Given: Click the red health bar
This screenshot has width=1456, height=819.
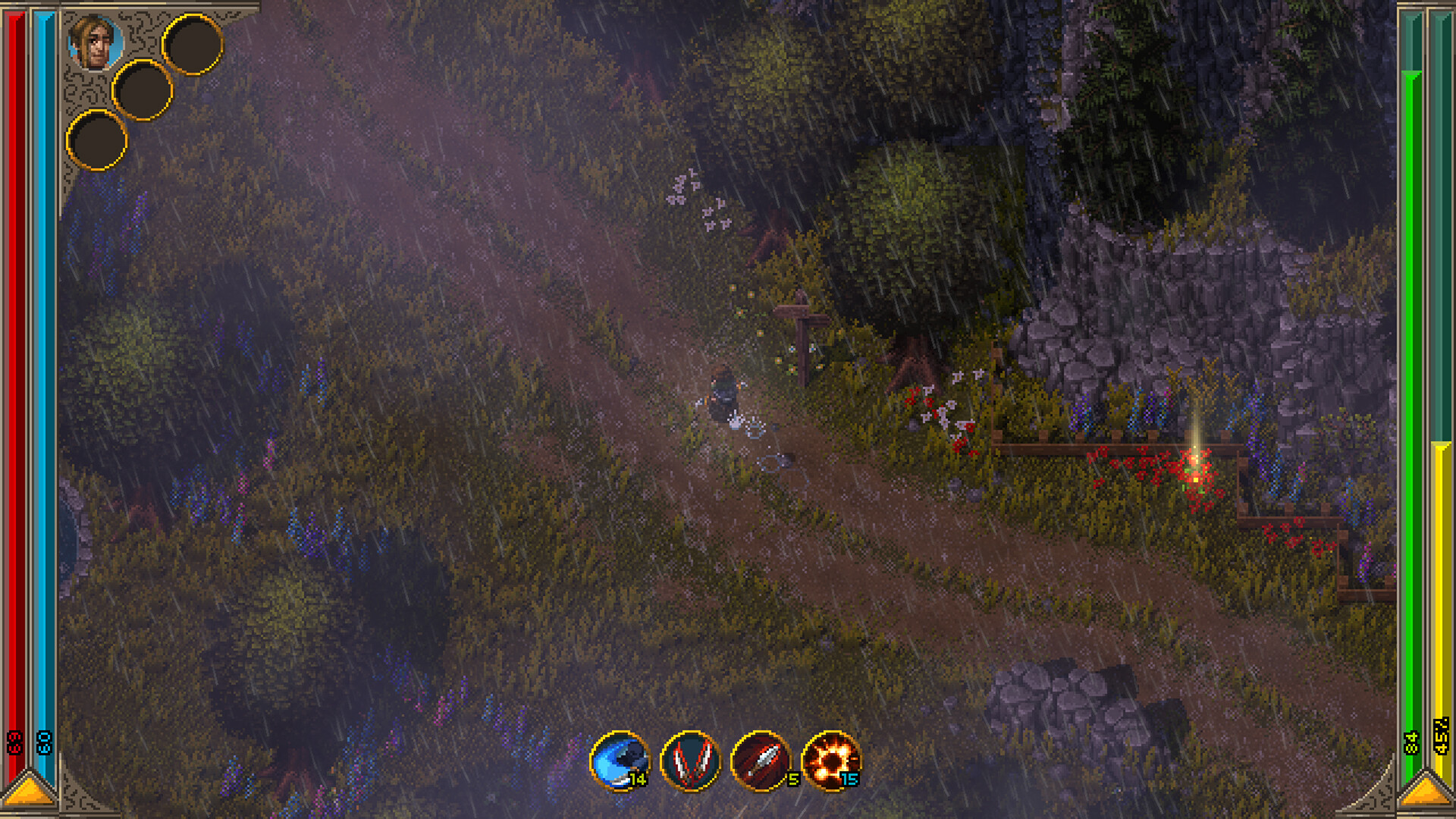Looking at the screenshot, I should tap(15, 379).
